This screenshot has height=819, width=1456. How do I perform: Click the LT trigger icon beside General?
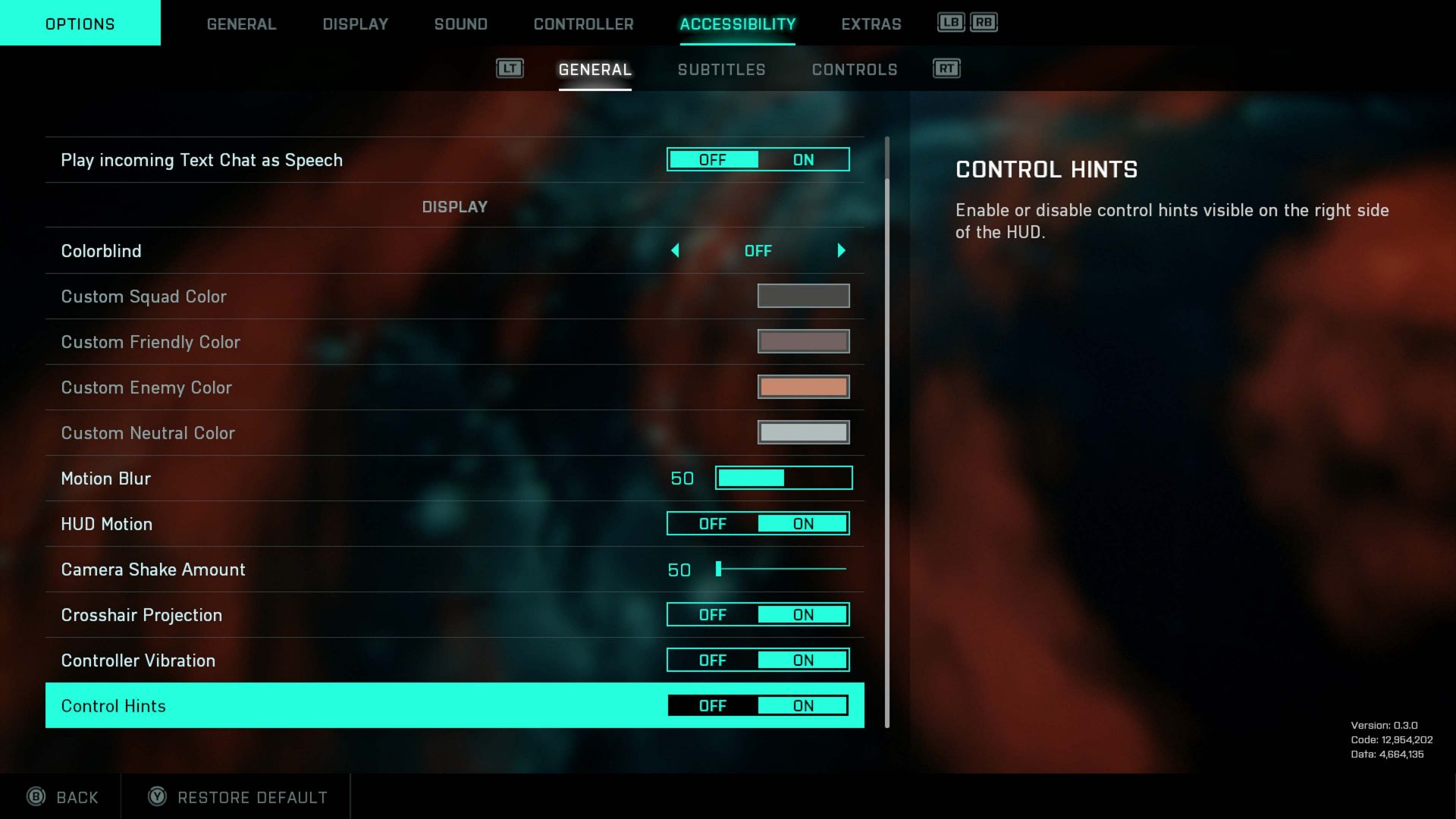tap(509, 68)
